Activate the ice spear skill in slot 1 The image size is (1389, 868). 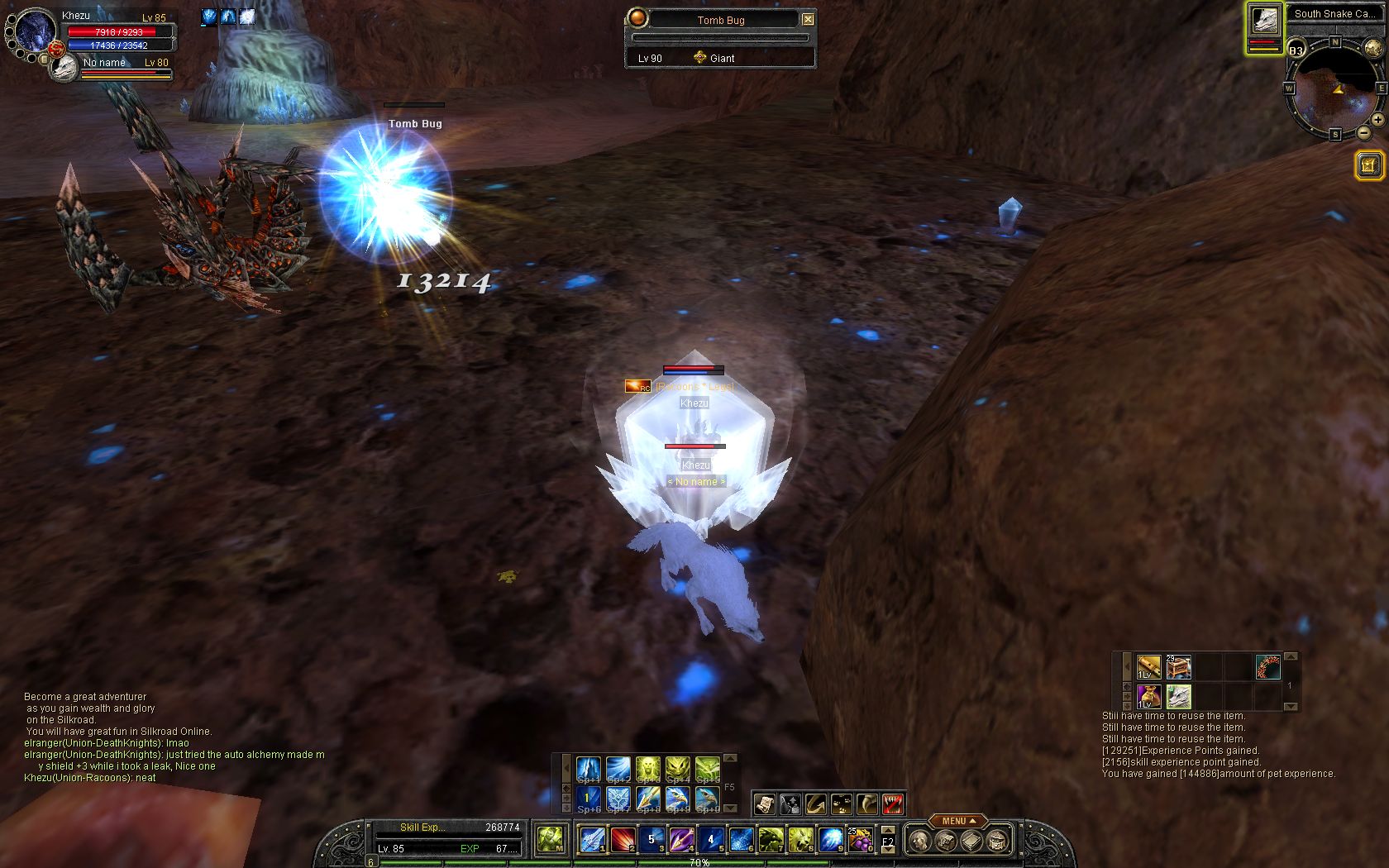click(x=591, y=840)
